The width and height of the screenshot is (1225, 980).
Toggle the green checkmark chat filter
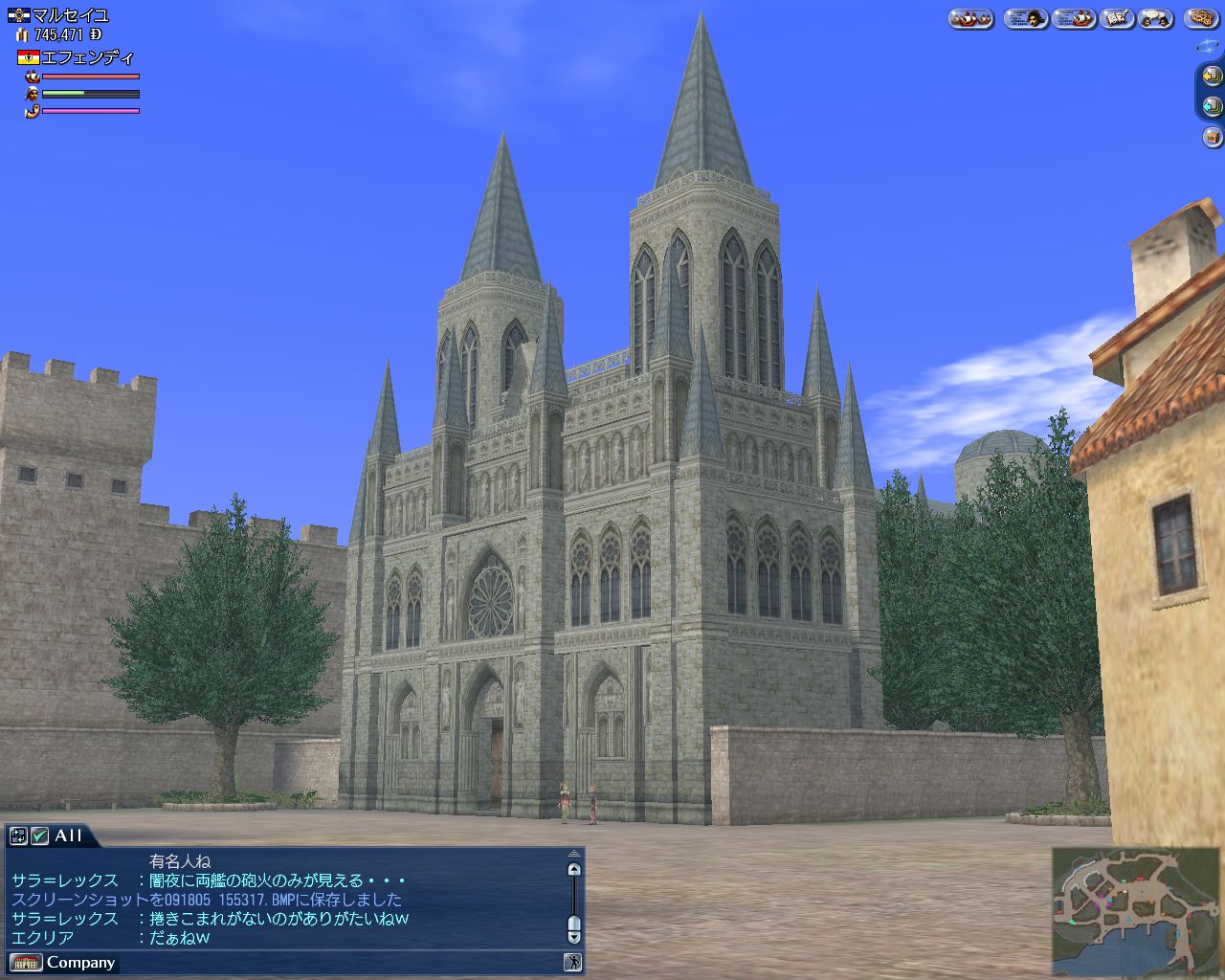39,835
